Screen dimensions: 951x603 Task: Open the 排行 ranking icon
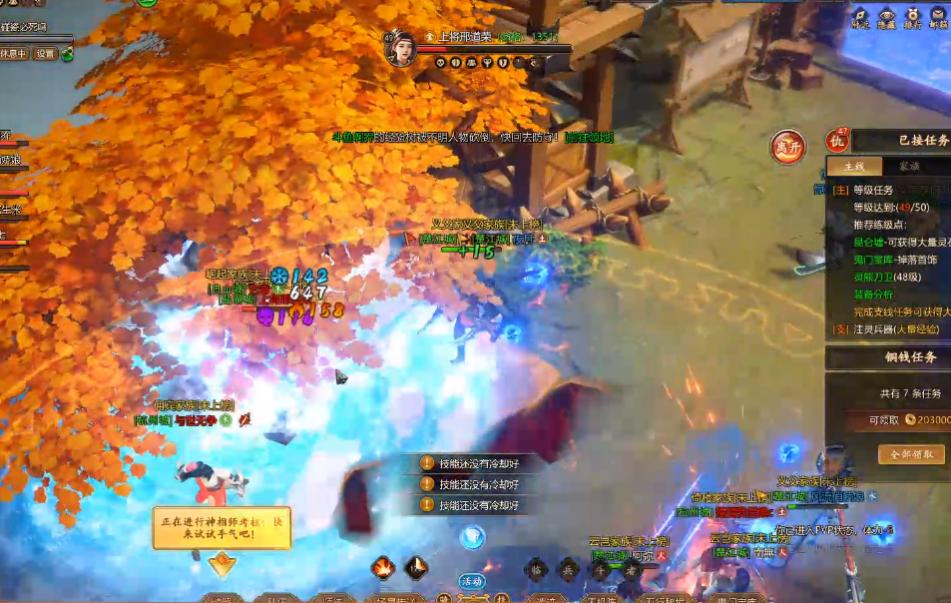[x=913, y=17]
